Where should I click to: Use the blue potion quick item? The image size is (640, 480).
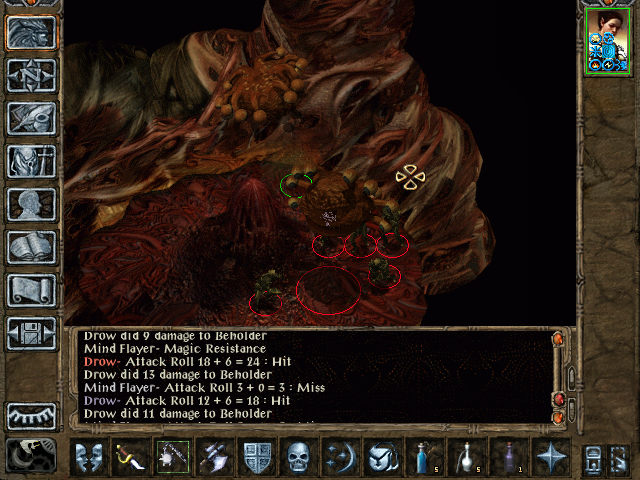[x=425, y=457]
